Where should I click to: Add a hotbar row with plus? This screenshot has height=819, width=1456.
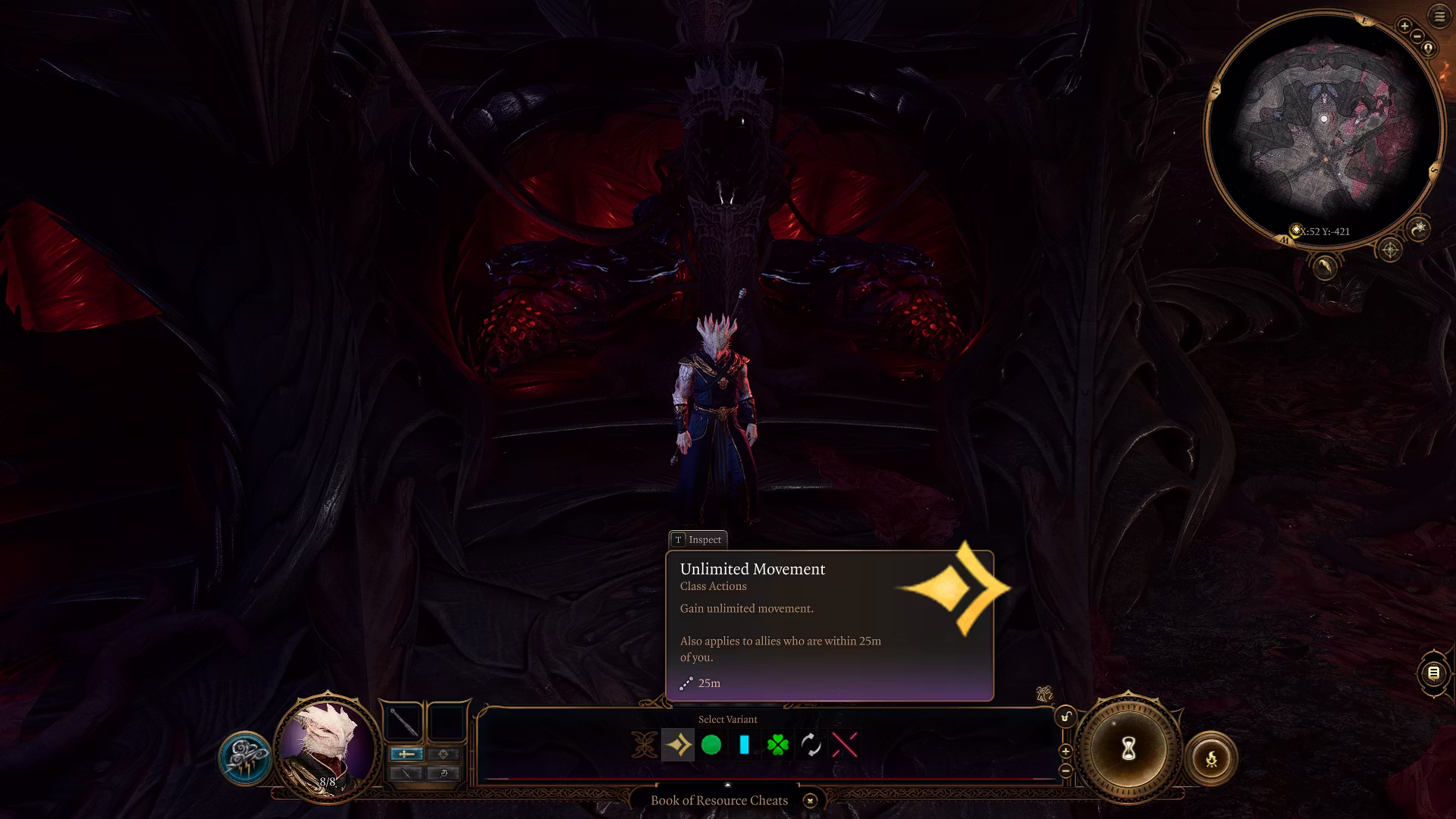[x=1065, y=752]
